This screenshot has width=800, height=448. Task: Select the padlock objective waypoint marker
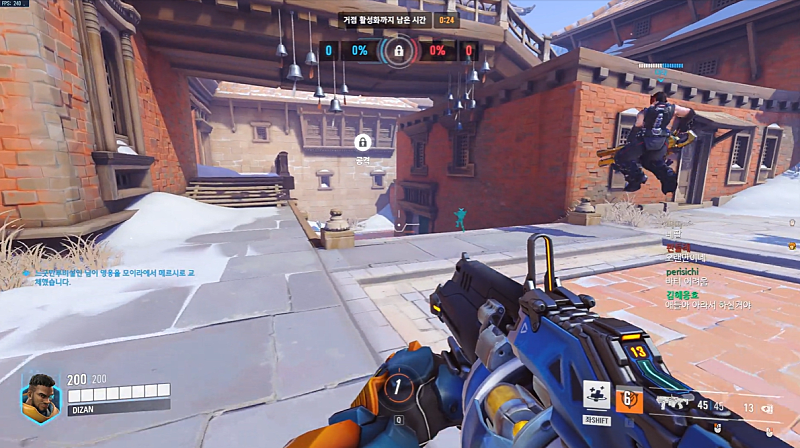click(362, 143)
